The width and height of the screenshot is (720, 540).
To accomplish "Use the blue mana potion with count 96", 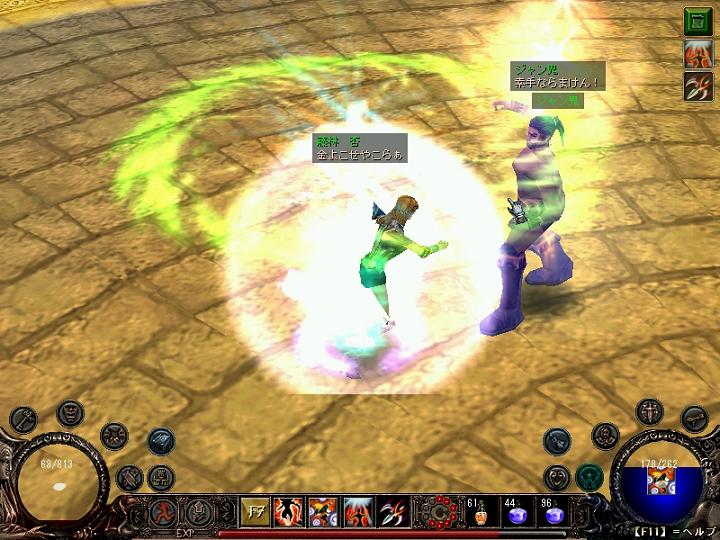I will tap(553, 513).
